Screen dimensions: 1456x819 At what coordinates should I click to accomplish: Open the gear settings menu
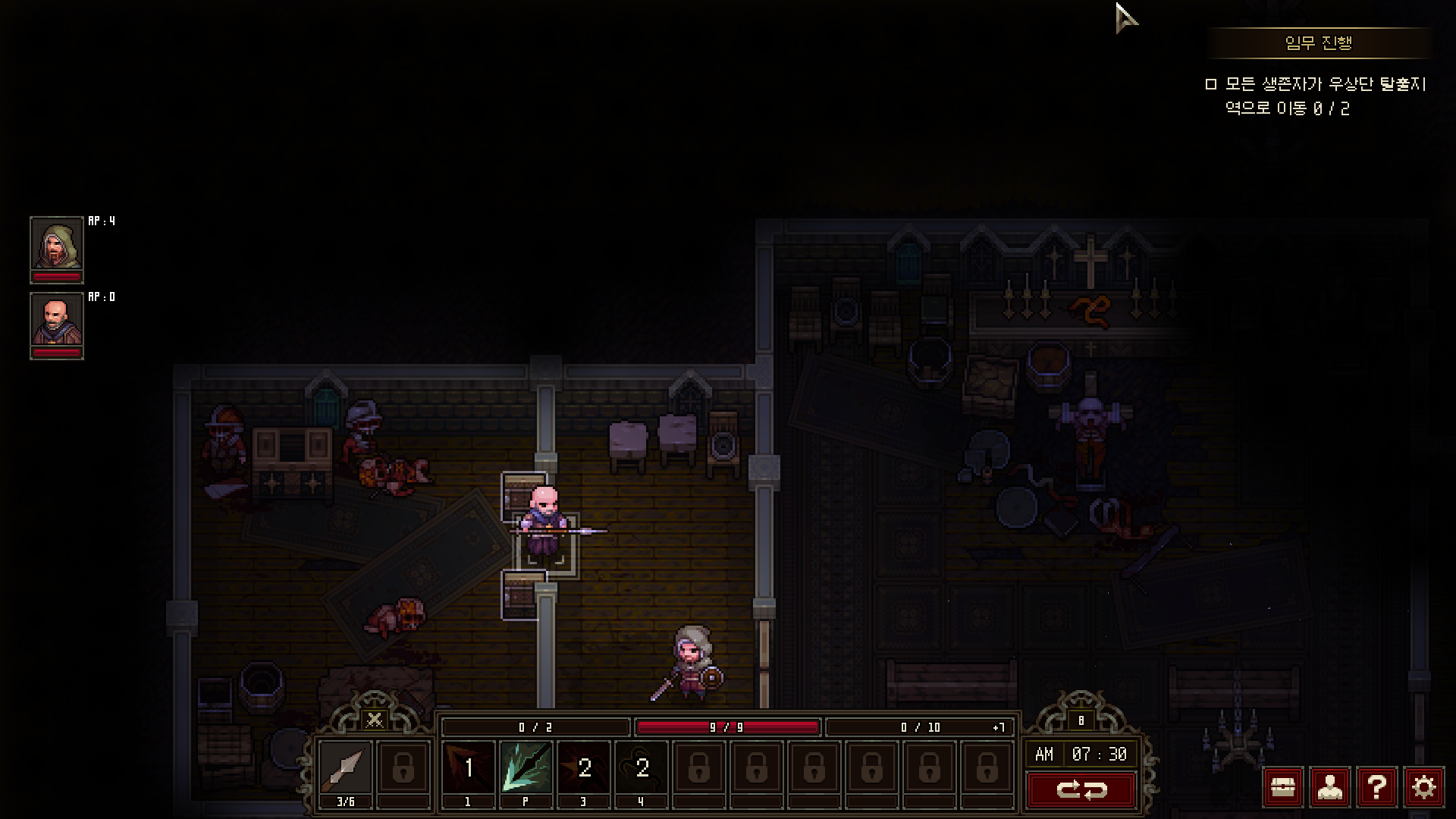pyautogui.click(x=1423, y=788)
